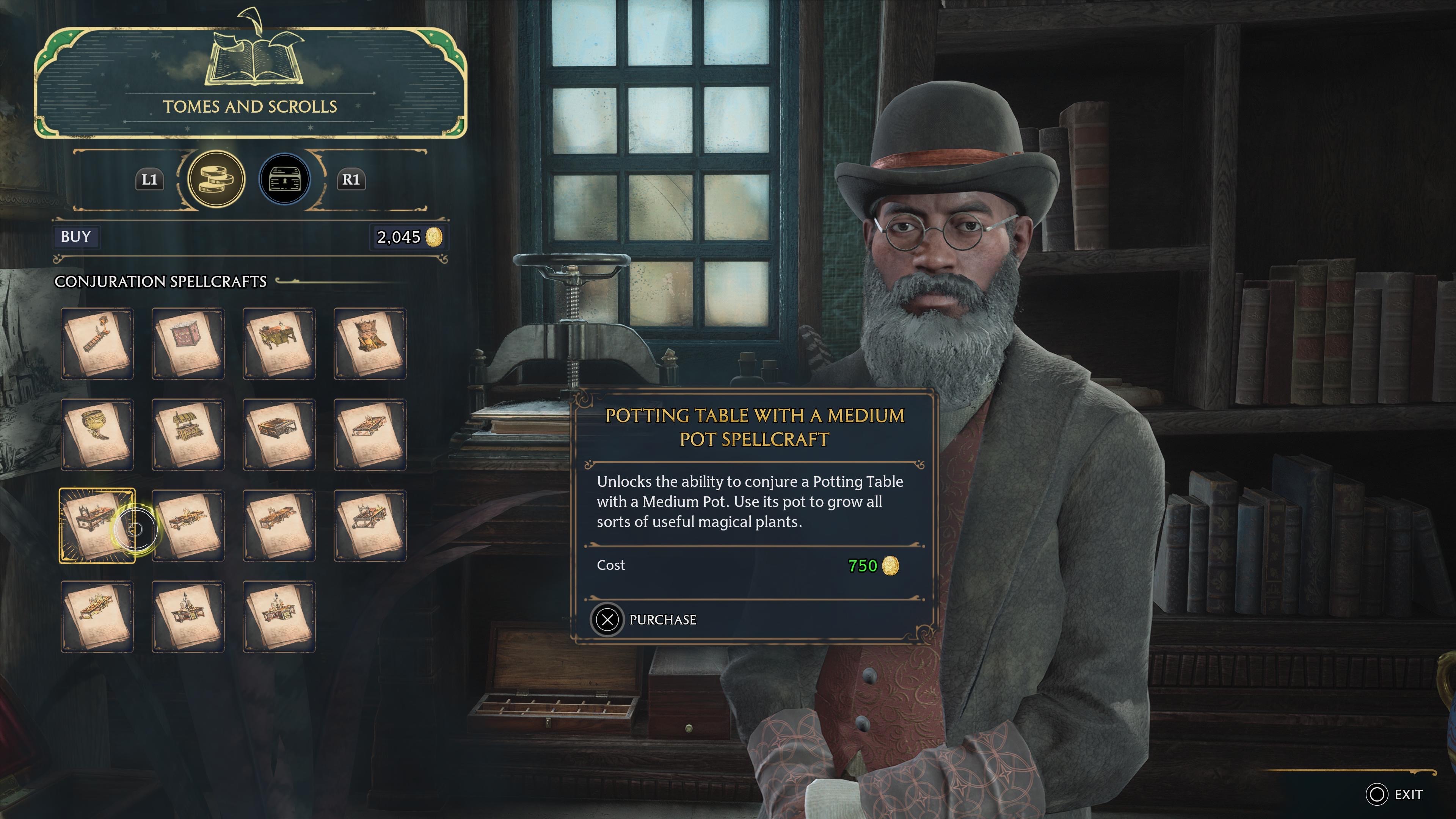The image size is (1456, 819).
Task: Open the treasure chest sell tab
Action: [284, 179]
